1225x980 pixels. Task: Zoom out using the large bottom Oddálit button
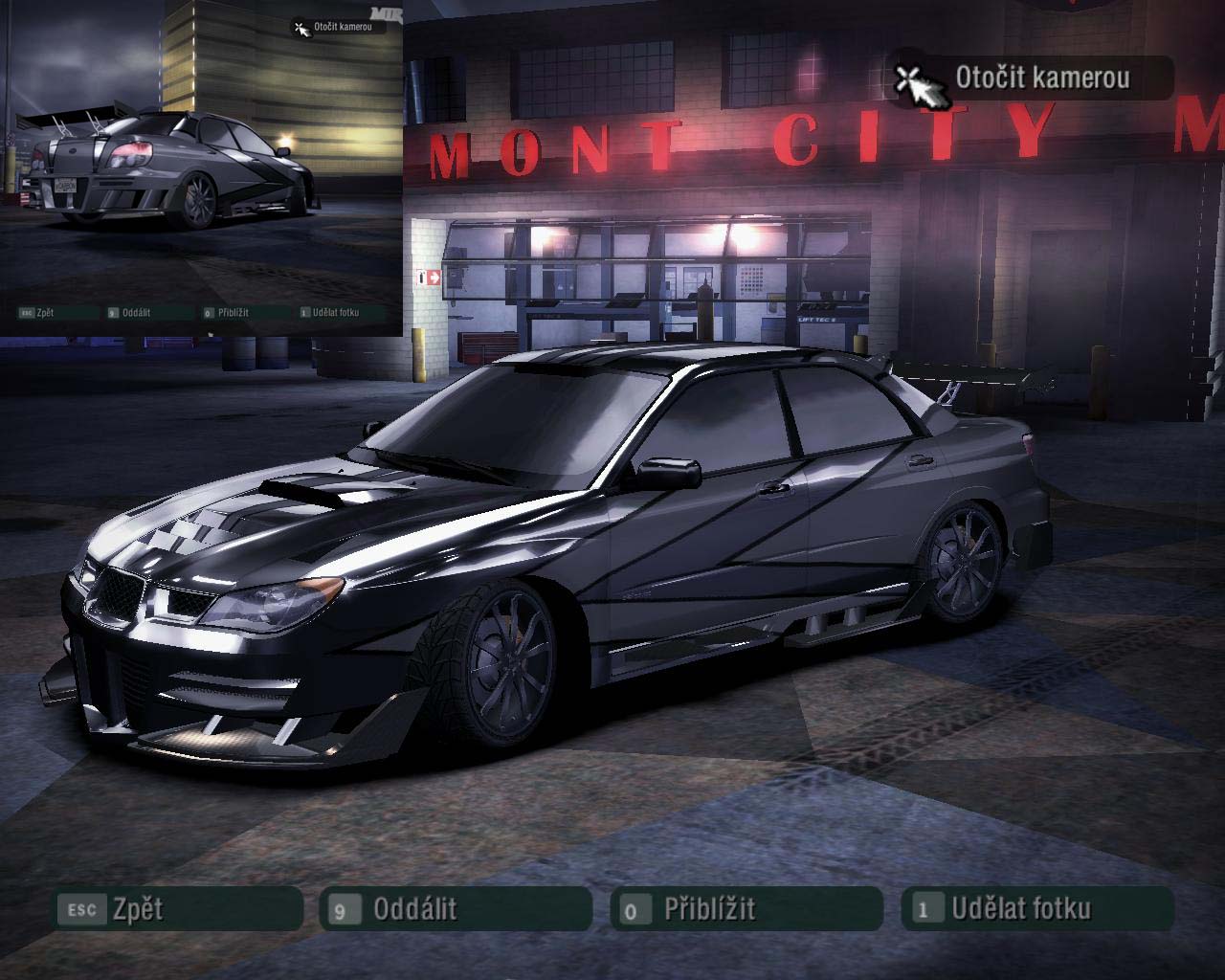[x=457, y=908]
